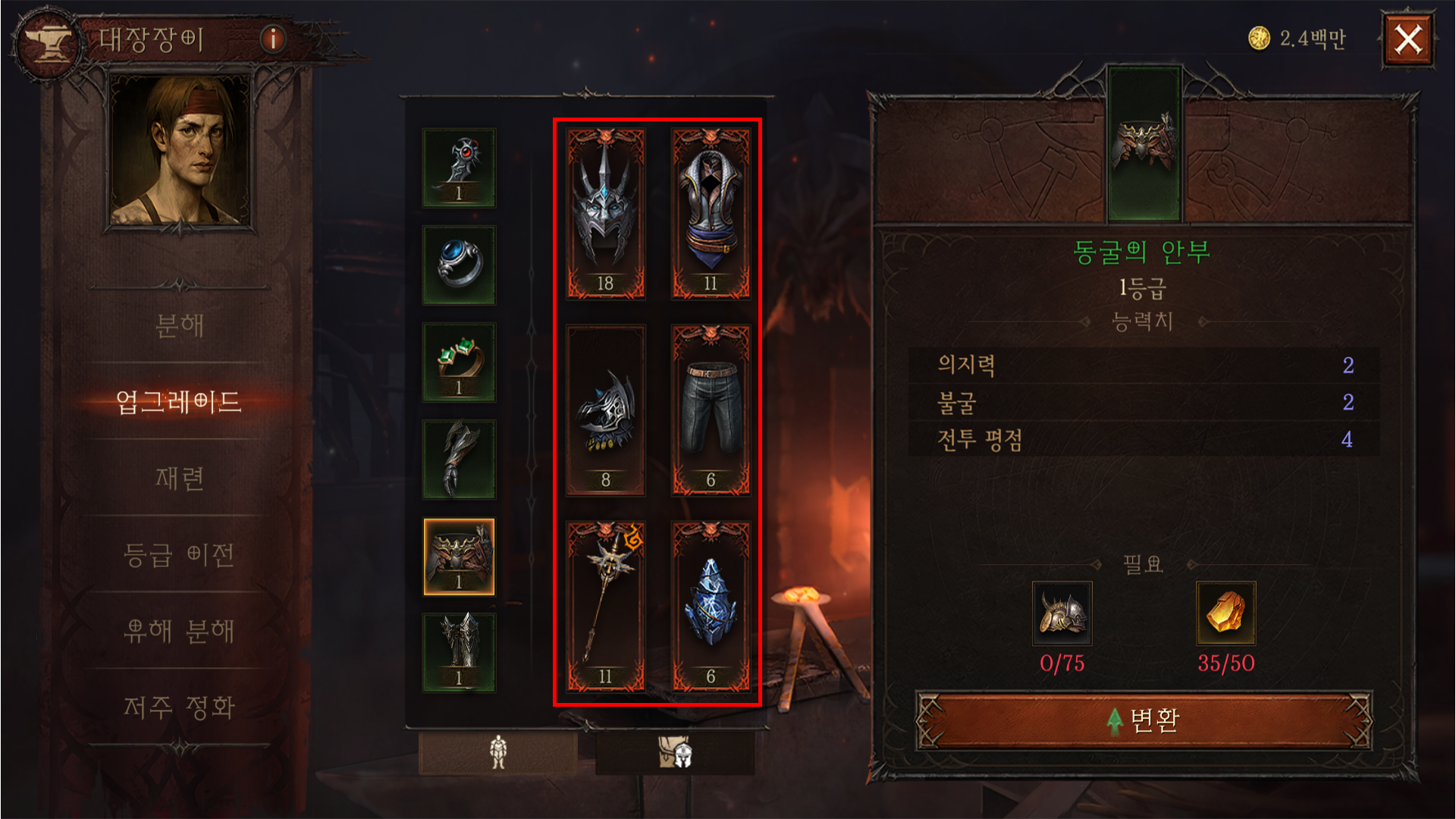Select 유해 분해 menu entry

pyautogui.click(x=179, y=631)
